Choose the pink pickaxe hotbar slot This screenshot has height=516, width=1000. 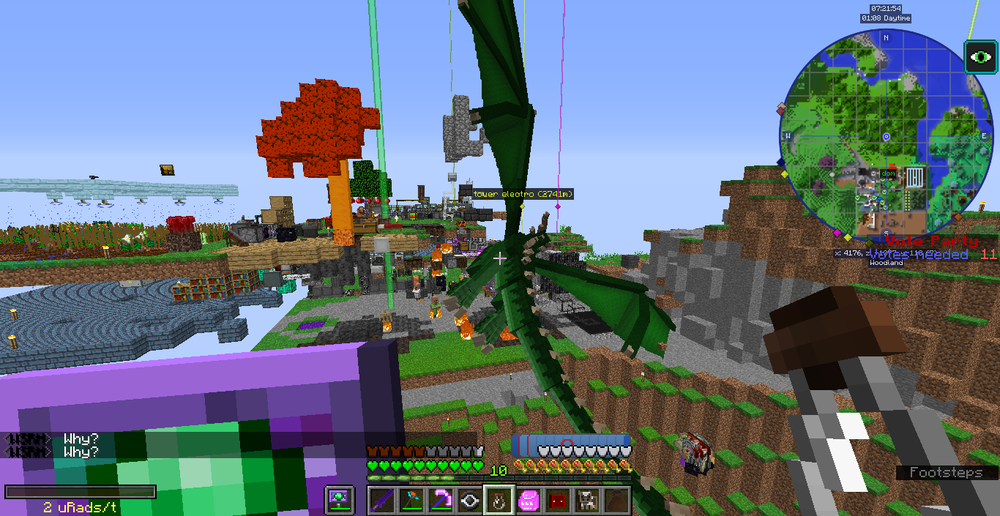coord(441,499)
